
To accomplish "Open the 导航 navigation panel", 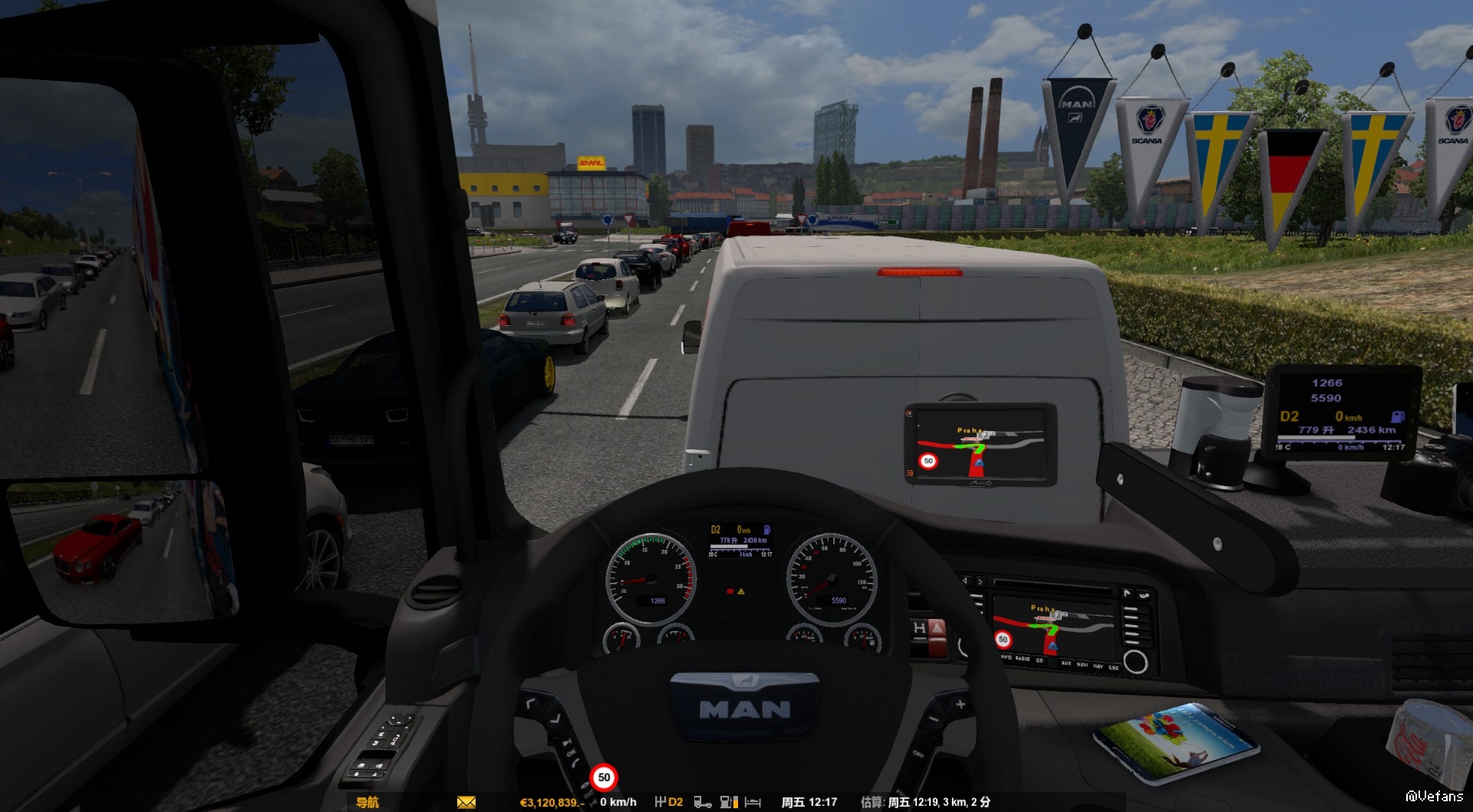I will point(367,802).
